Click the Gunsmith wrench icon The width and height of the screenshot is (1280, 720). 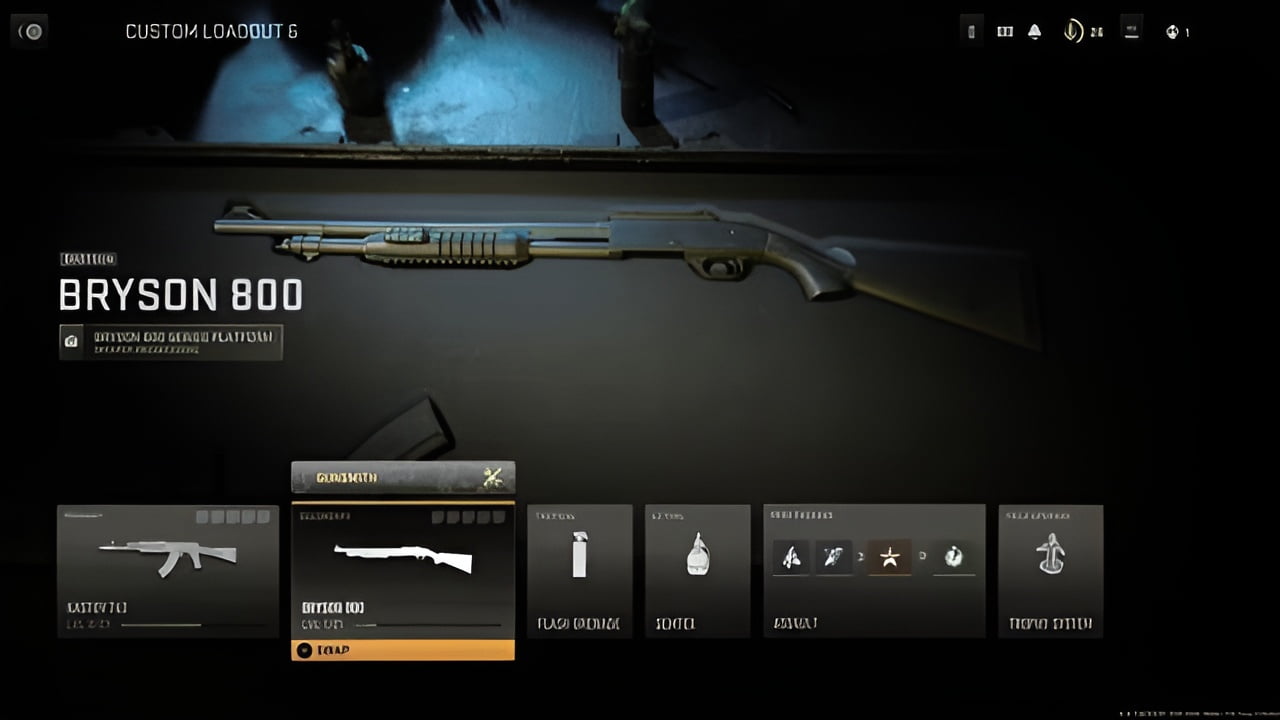[491, 477]
